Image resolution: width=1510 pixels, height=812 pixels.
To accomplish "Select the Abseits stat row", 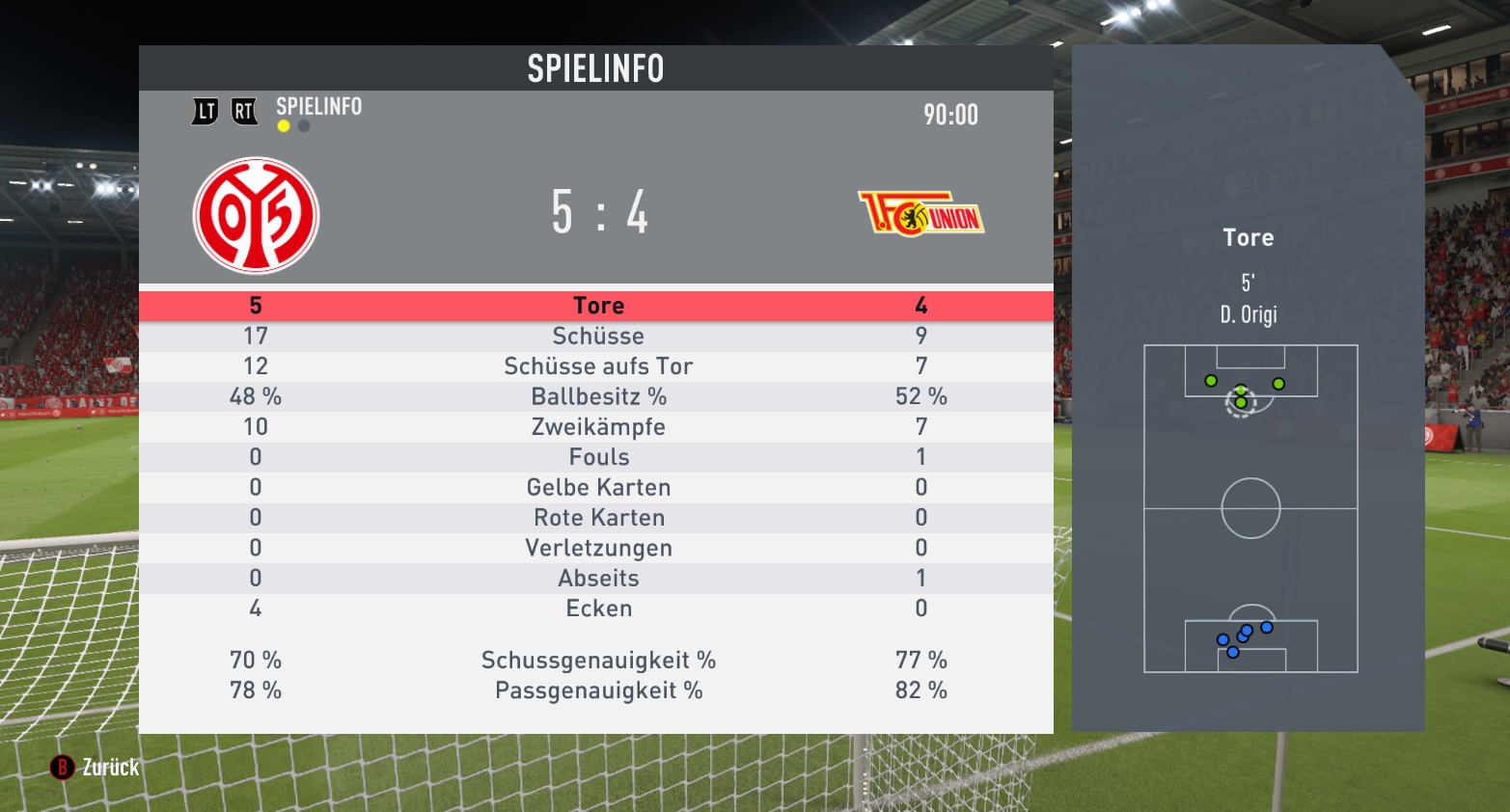I will [598, 579].
